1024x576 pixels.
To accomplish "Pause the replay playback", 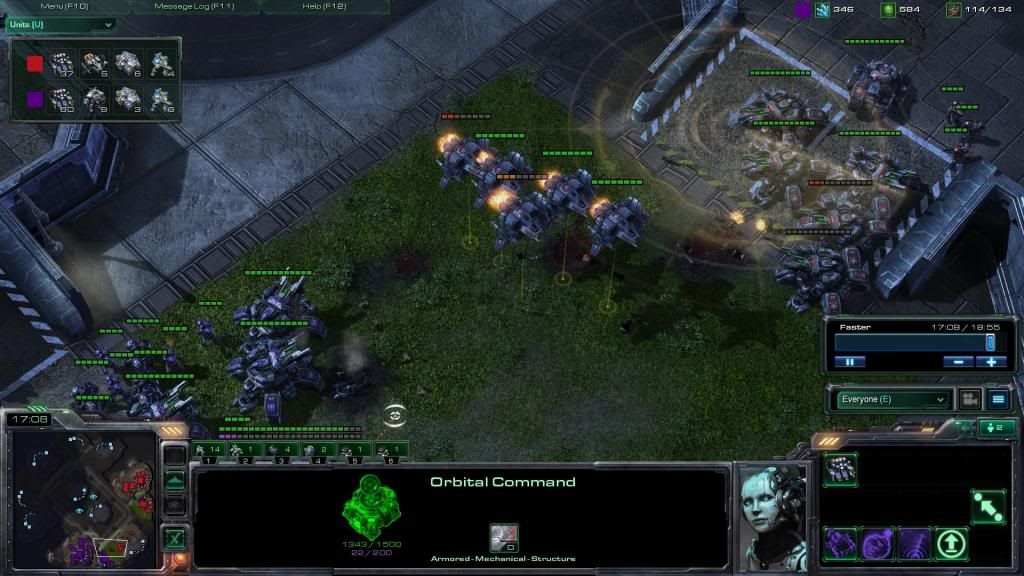I will tap(850, 362).
